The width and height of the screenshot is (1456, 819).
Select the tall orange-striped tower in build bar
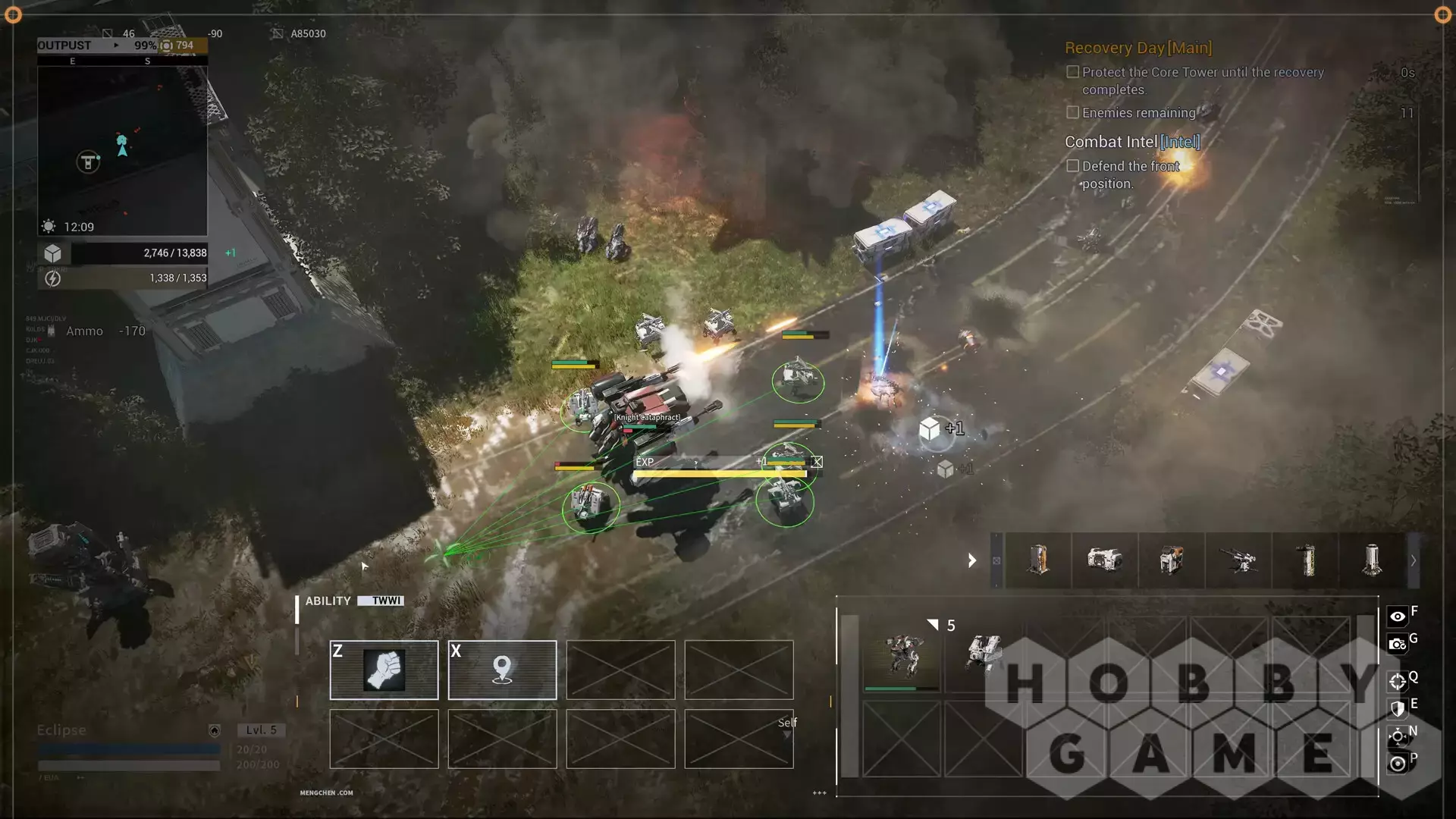(x=1038, y=561)
